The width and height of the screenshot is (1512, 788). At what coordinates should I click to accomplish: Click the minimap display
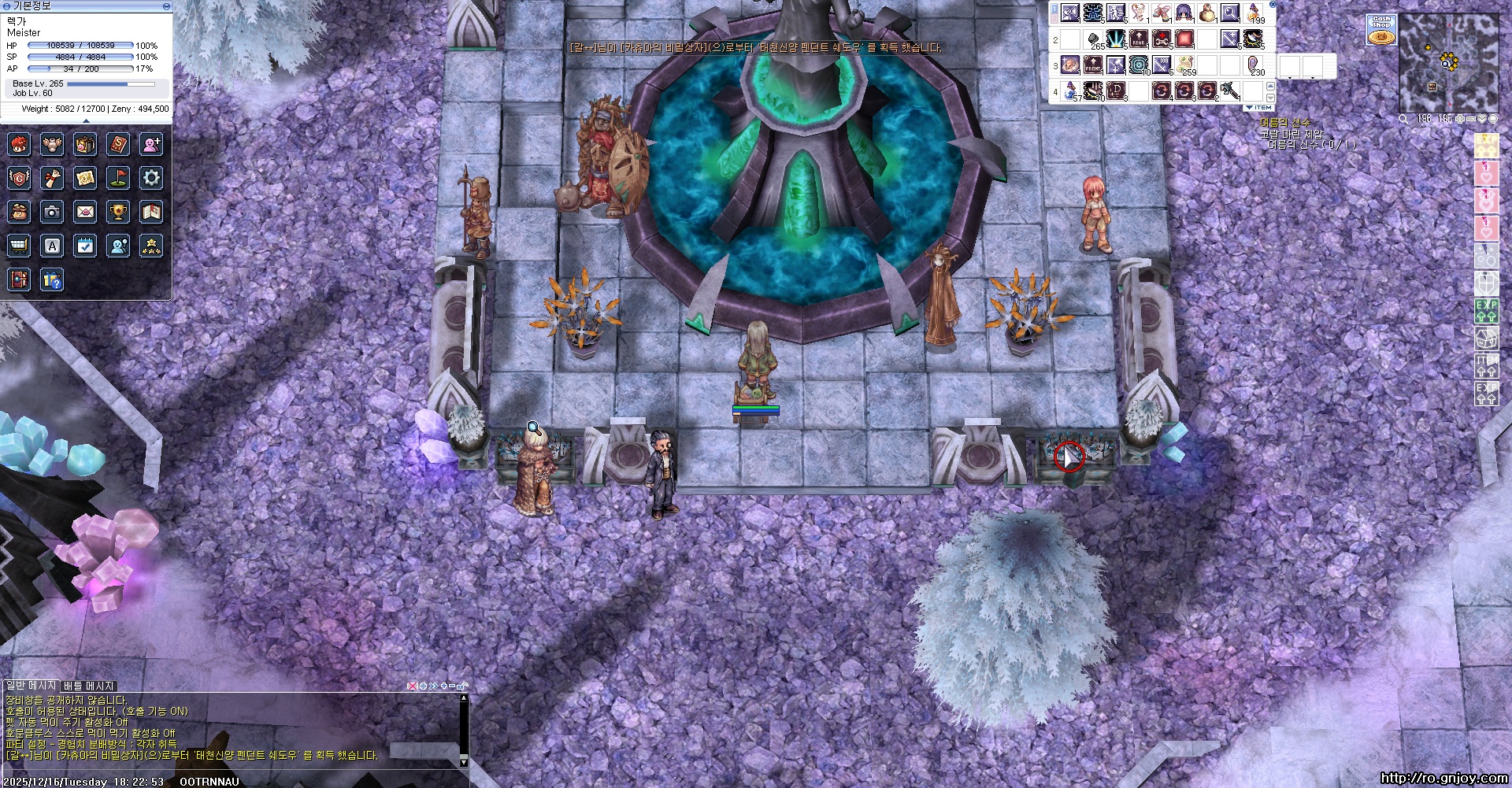pos(1447,63)
